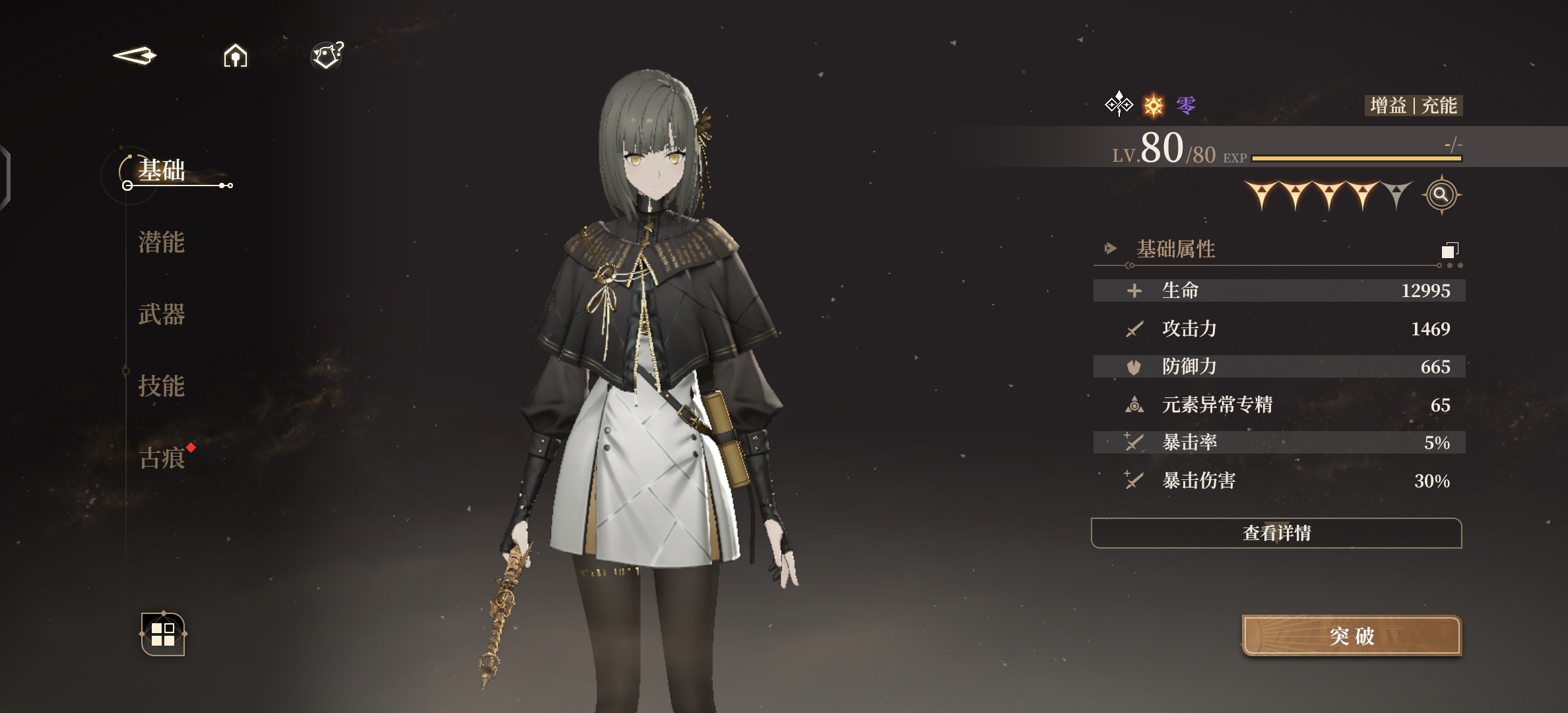Viewport: 1568px width, 713px height.
Task: Click the 突破 breakthrough button
Action: [1352, 636]
